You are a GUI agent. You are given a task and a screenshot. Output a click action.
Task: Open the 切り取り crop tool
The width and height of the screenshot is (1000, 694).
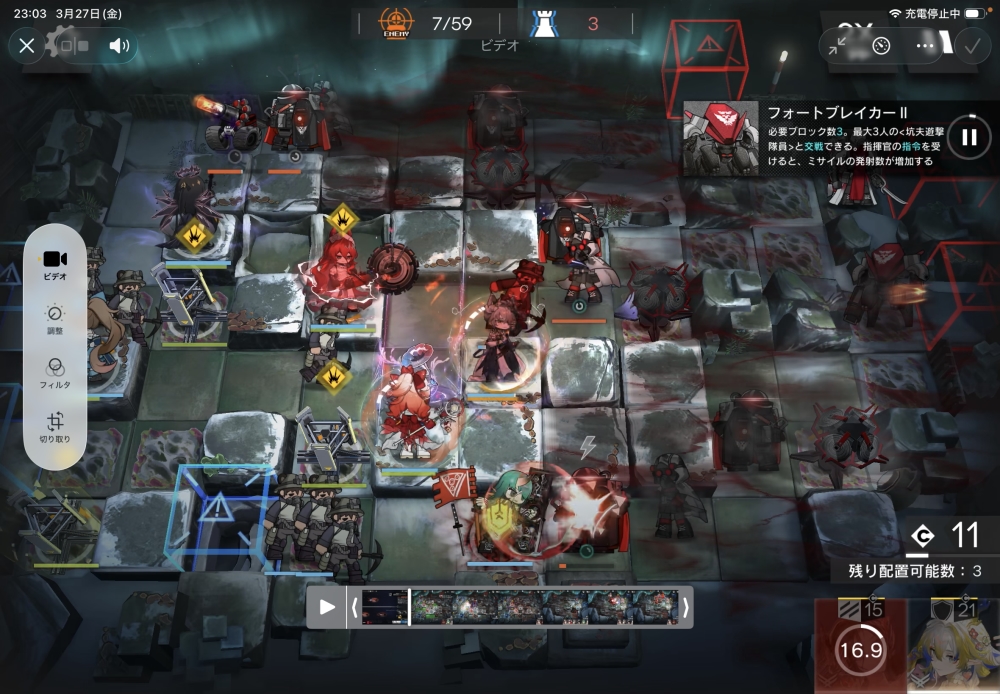55,427
